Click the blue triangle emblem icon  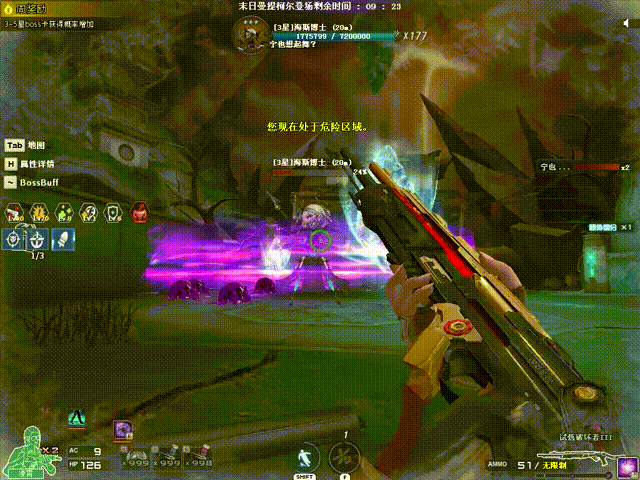click(x=76, y=416)
